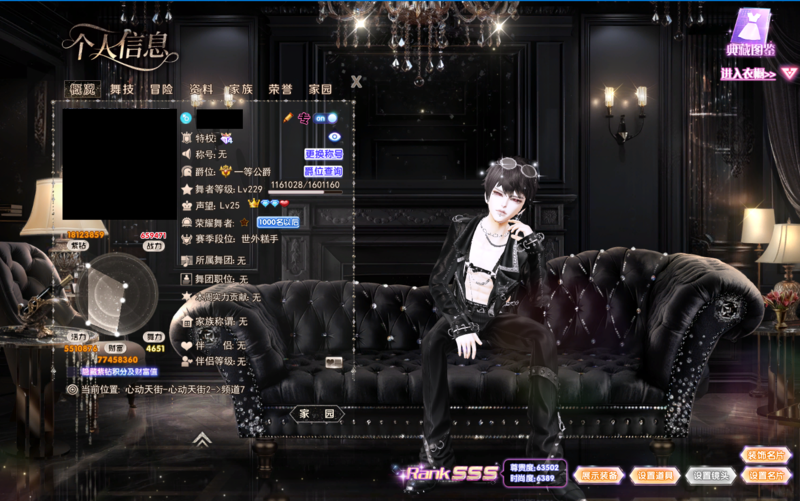Click the pencil edit icon

coord(287,118)
